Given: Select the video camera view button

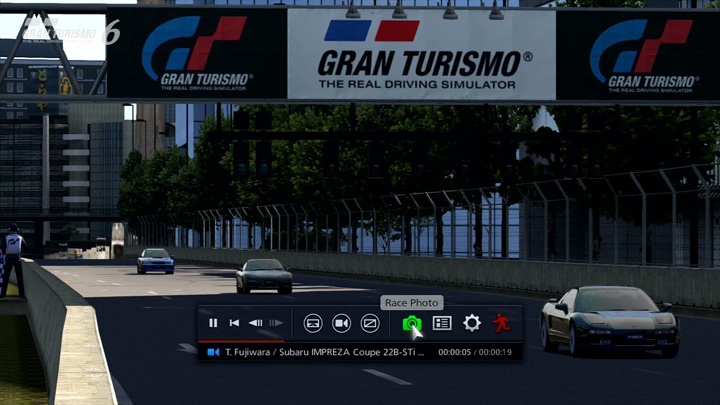Looking at the screenshot, I should [x=341, y=323].
